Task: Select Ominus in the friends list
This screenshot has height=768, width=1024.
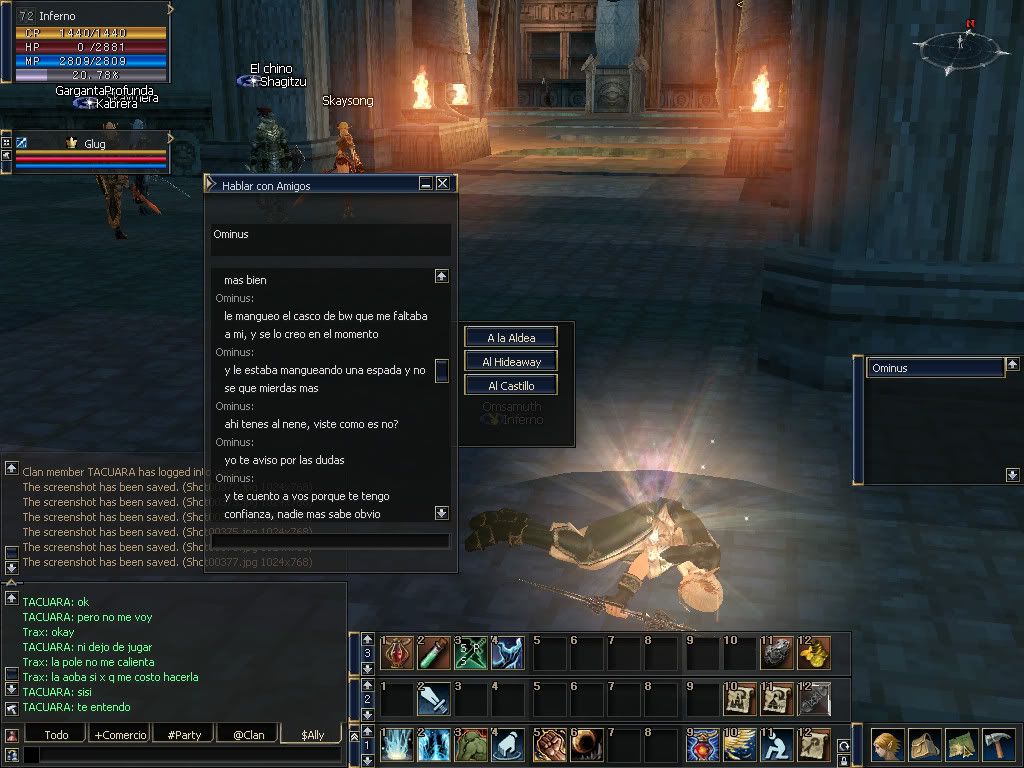Action: pos(934,368)
